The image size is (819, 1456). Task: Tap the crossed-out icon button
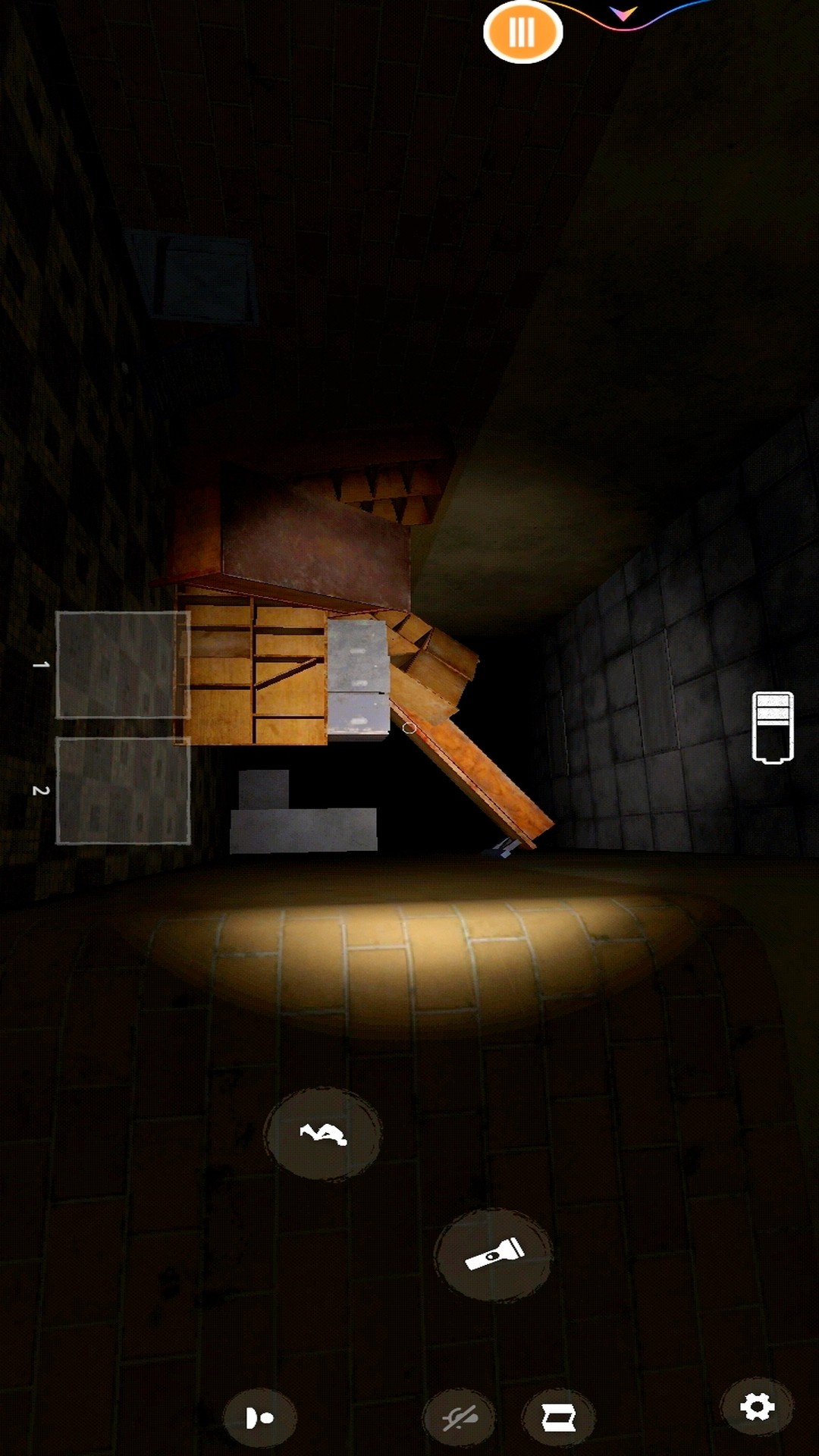click(460, 1417)
